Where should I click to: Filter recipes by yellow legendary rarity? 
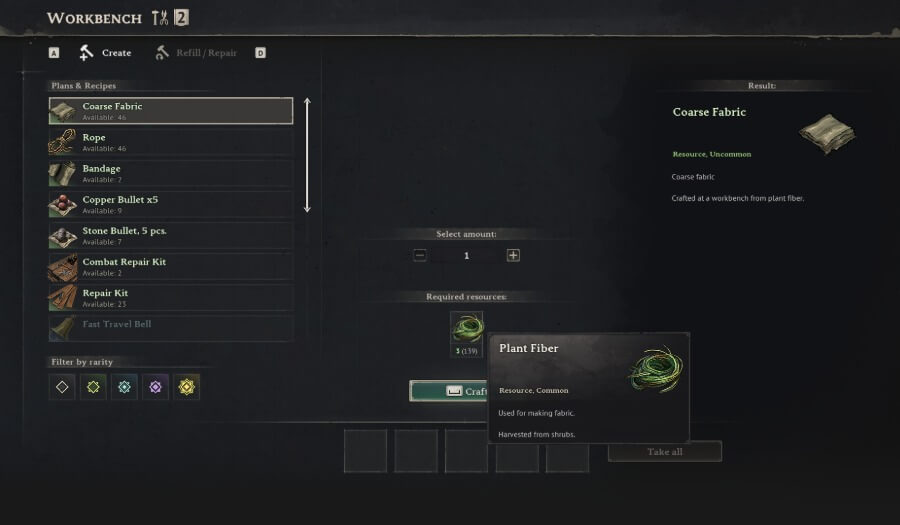(186, 387)
